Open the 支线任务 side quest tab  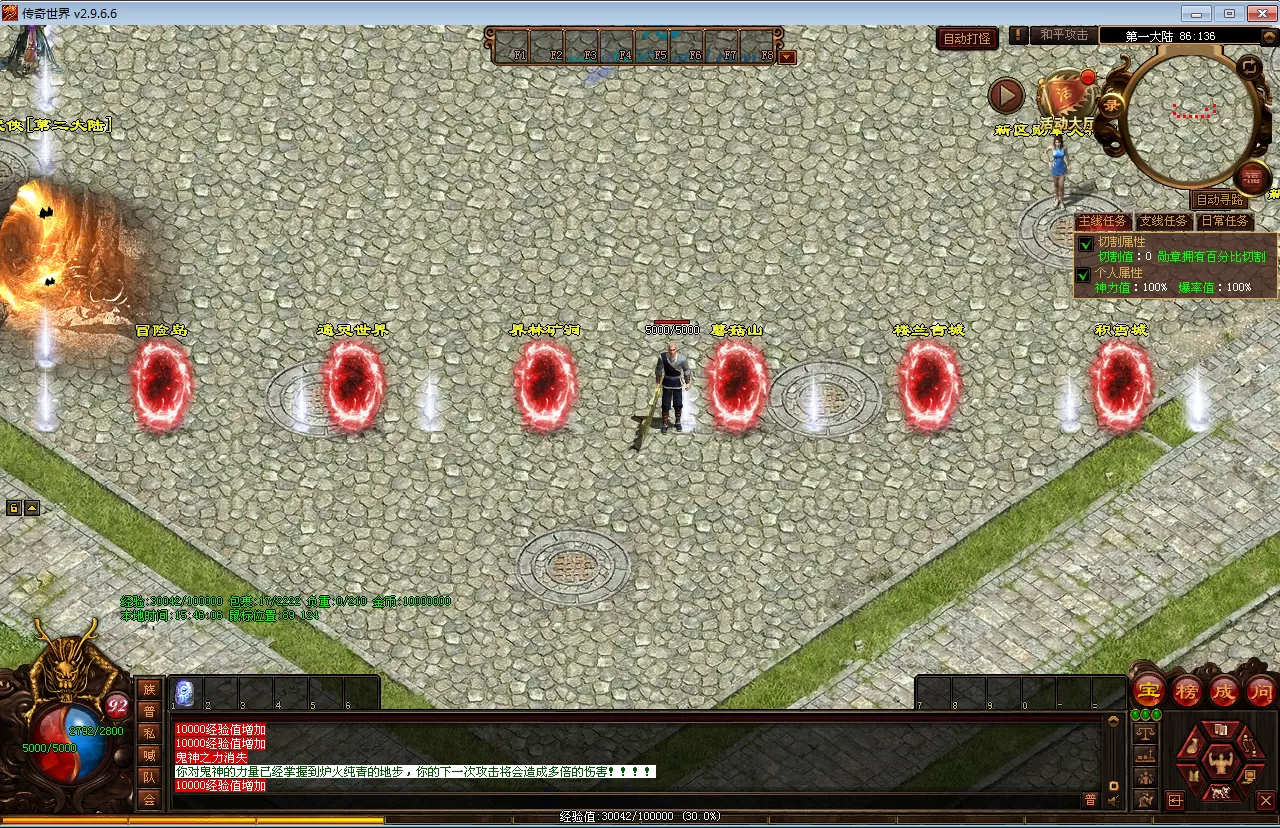click(1164, 221)
